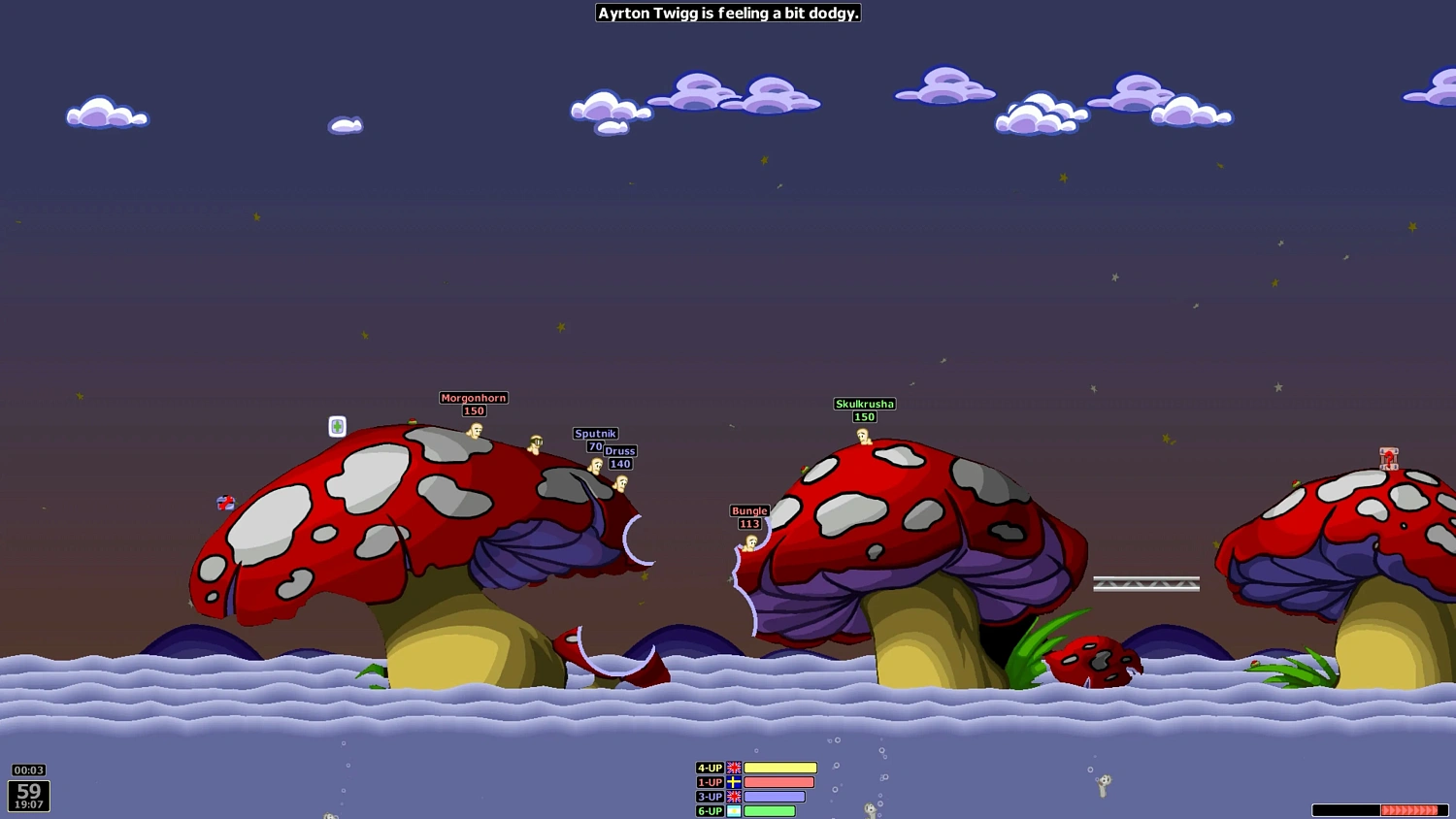Click the metal girder near the right mushroom

(1147, 582)
